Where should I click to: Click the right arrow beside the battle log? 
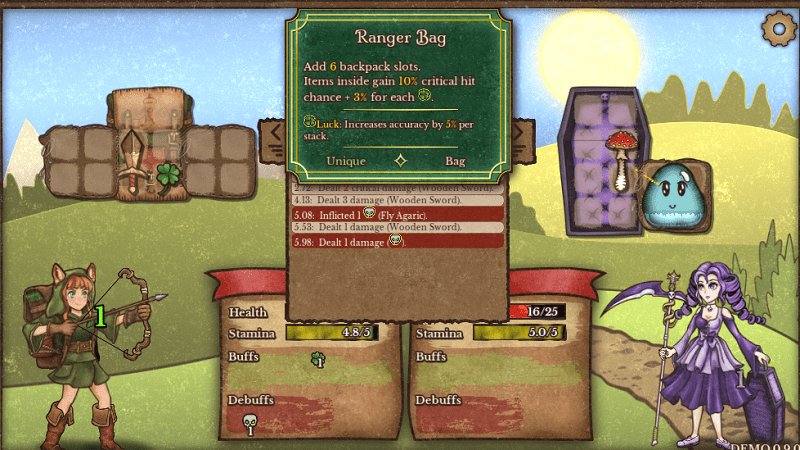pos(520,133)
